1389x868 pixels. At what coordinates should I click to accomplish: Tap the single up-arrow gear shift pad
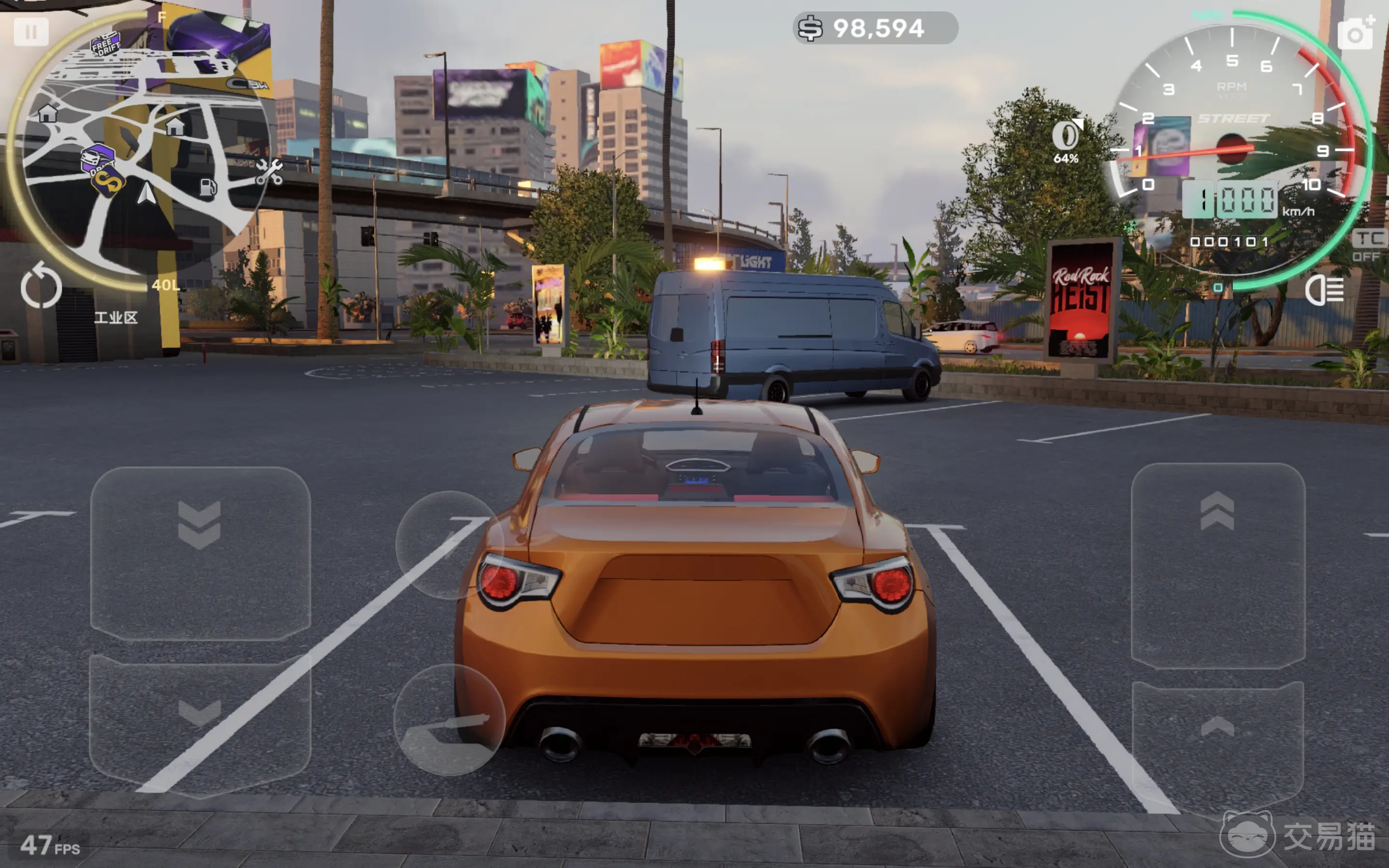[1217, 741]
